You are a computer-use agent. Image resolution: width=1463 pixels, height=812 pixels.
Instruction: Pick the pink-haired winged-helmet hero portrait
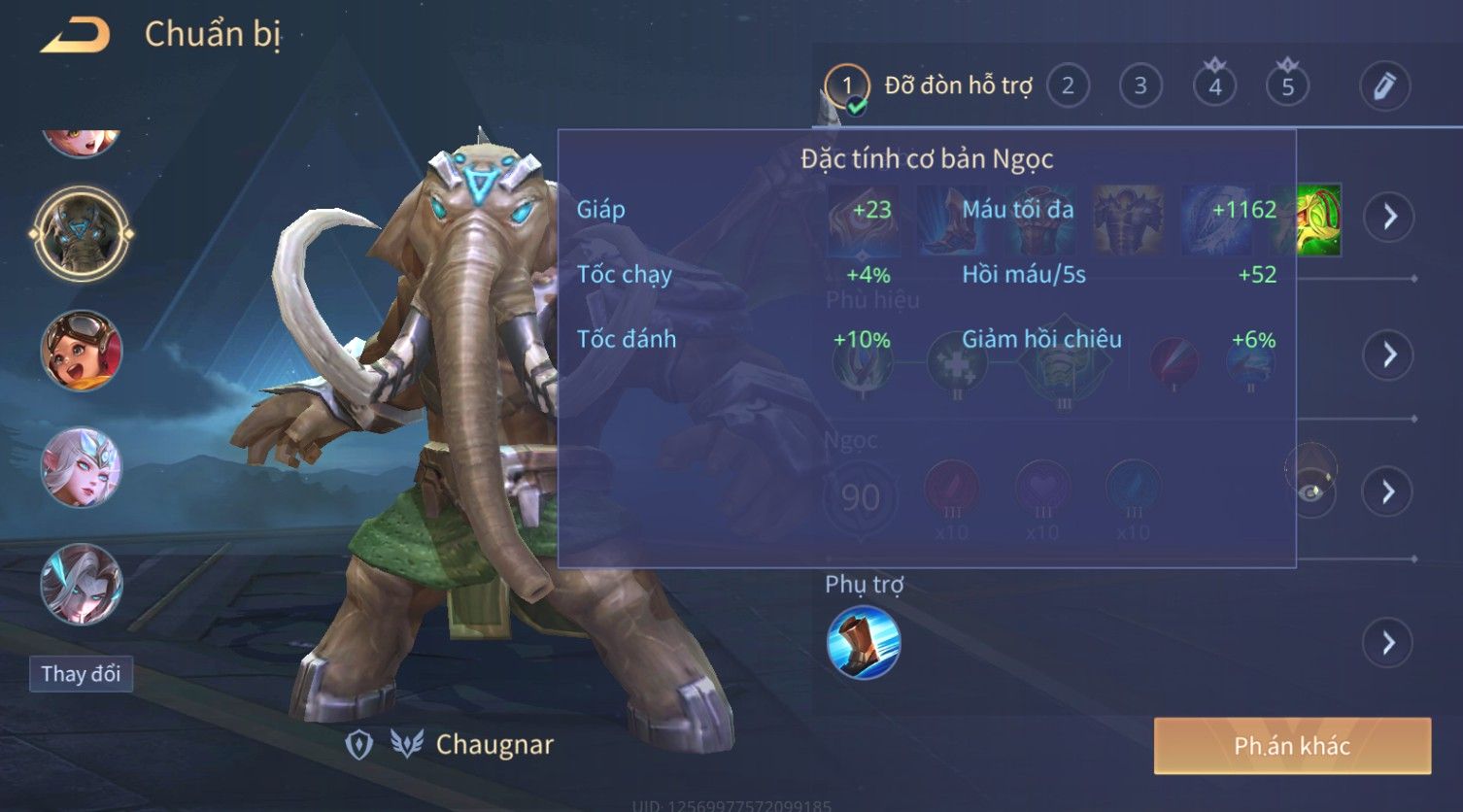click(x=82, y=467)
